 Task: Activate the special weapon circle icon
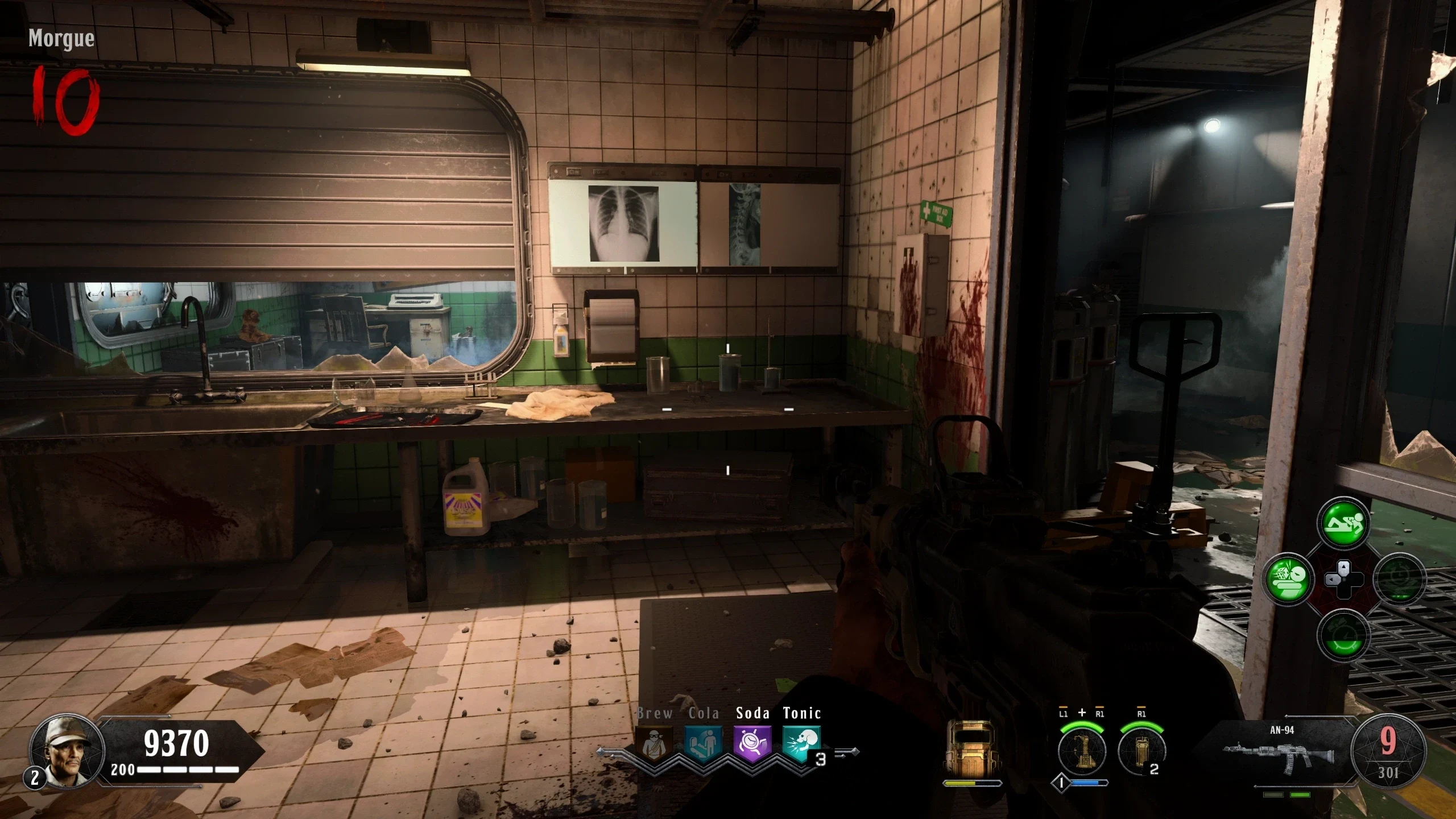[x=1082, y=751]
